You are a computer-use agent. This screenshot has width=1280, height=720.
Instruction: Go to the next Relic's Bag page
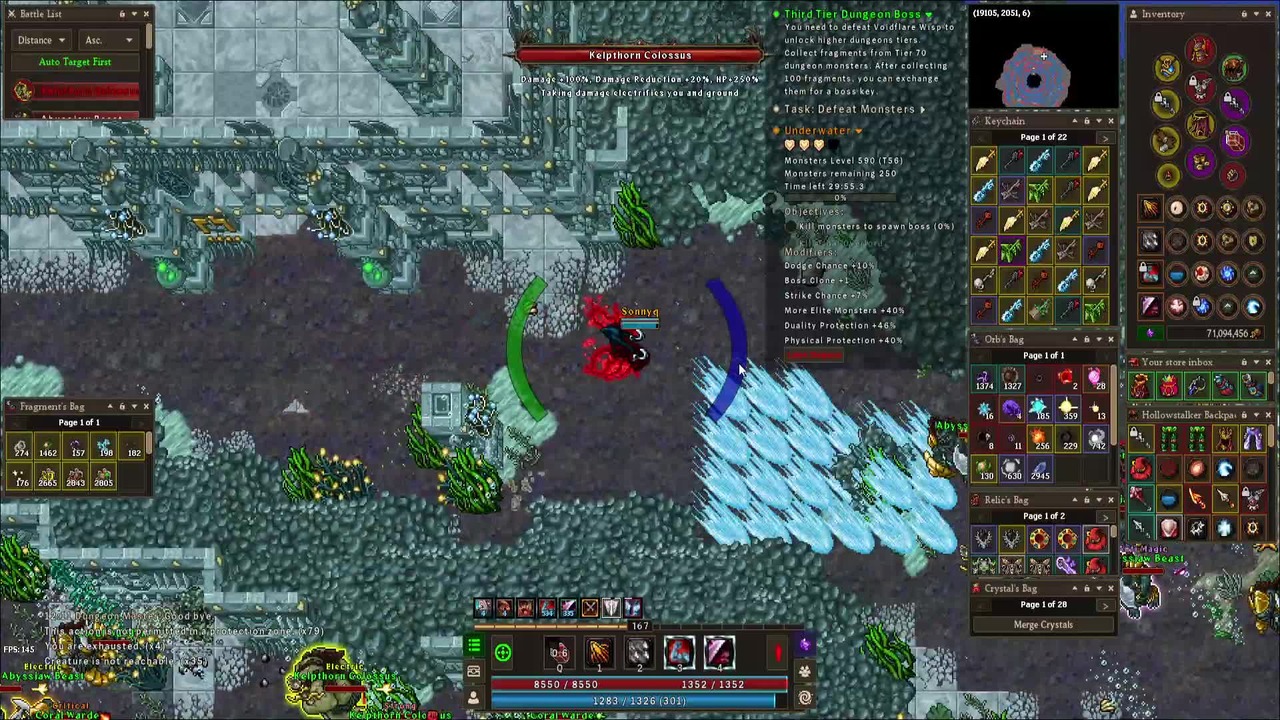[x=1104, y=516]
